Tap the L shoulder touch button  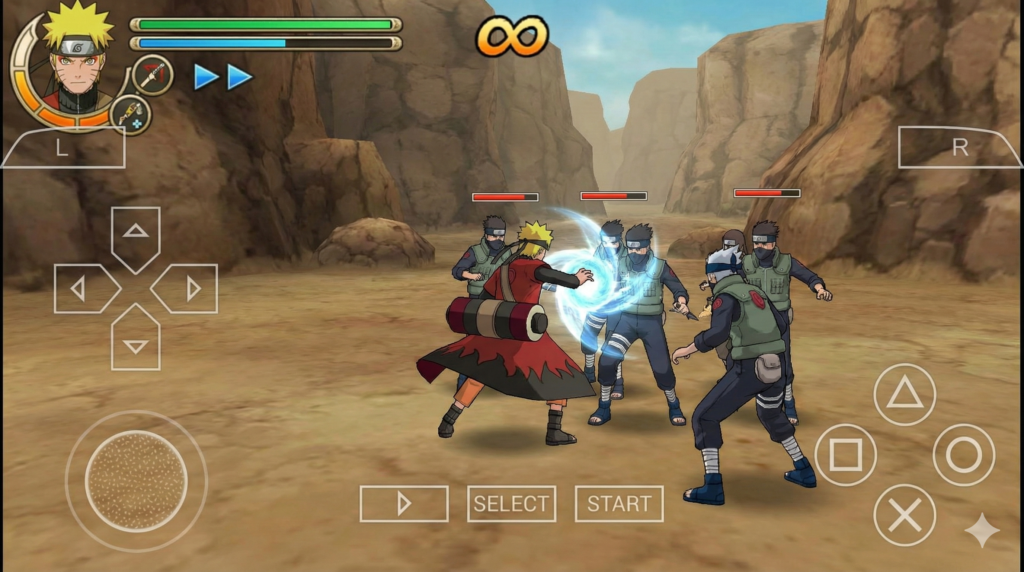62,148
